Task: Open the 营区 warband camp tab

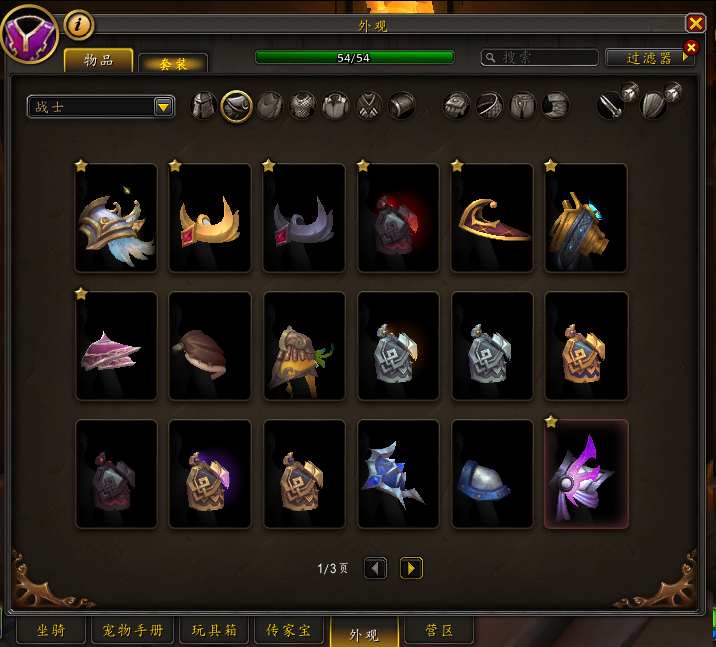Action: pos(439,631)
